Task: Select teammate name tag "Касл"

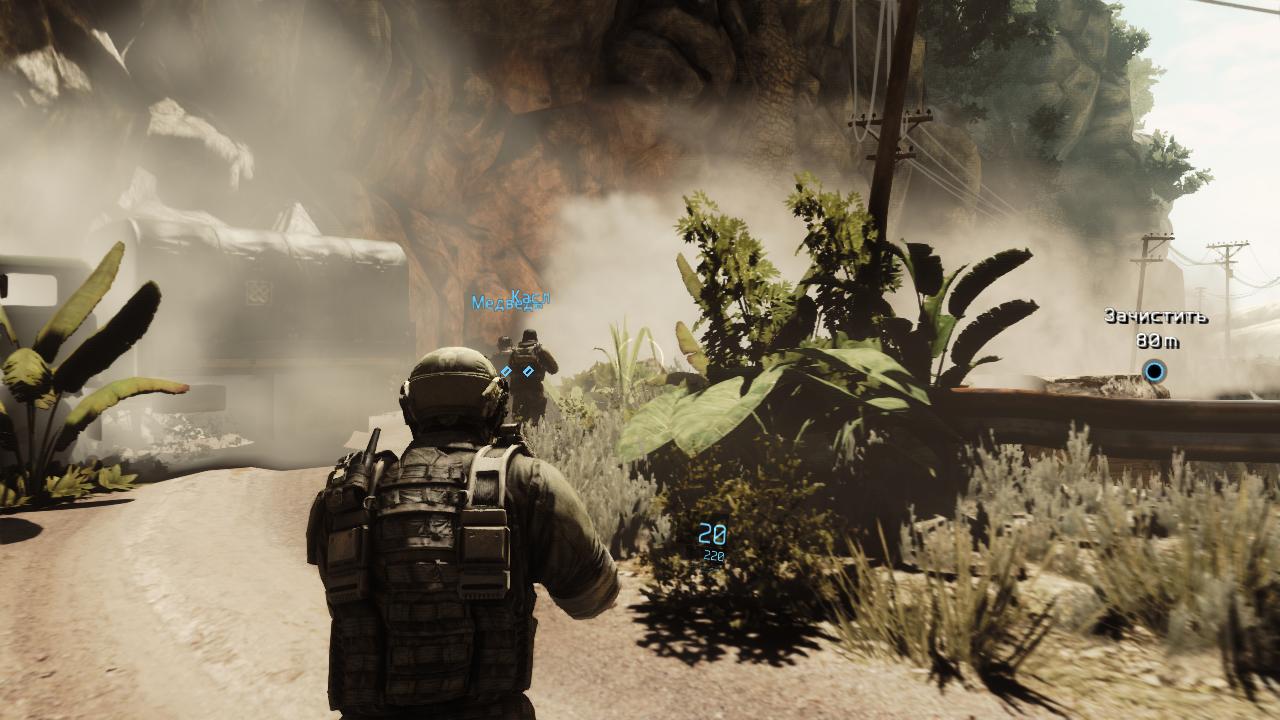Action: 534,297
